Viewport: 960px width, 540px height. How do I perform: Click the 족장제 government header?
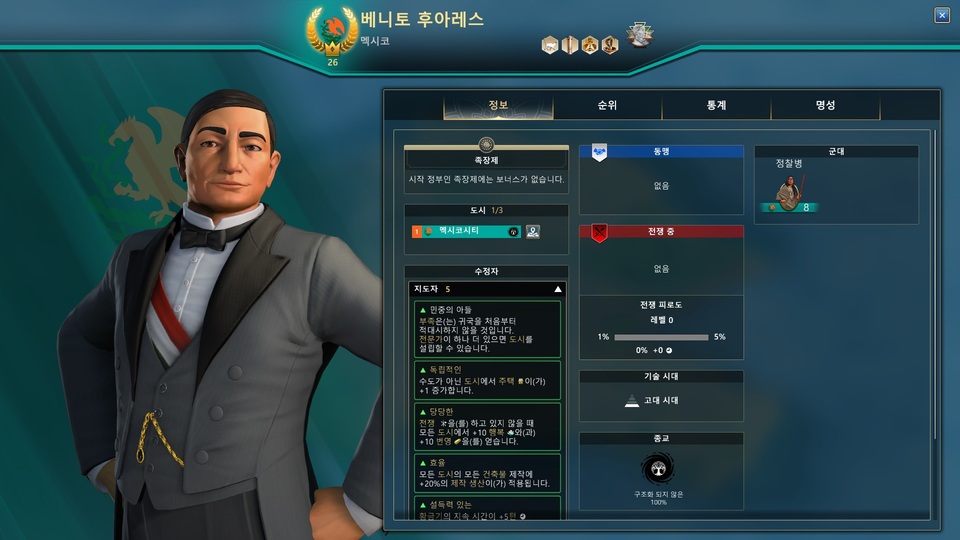tap(486, 159)
